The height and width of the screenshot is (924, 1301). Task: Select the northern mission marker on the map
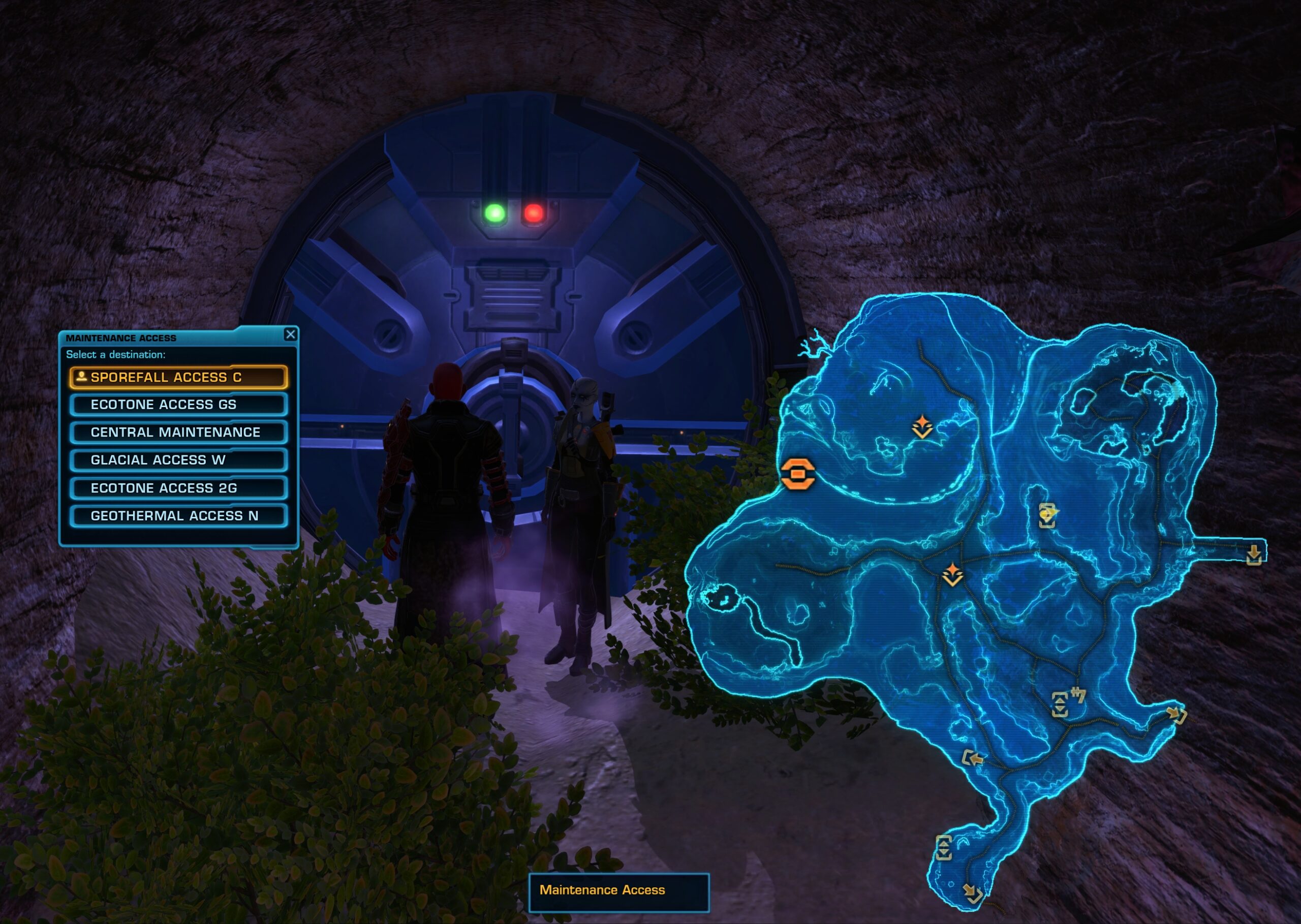pyautogui.click(x=923, y=425)
